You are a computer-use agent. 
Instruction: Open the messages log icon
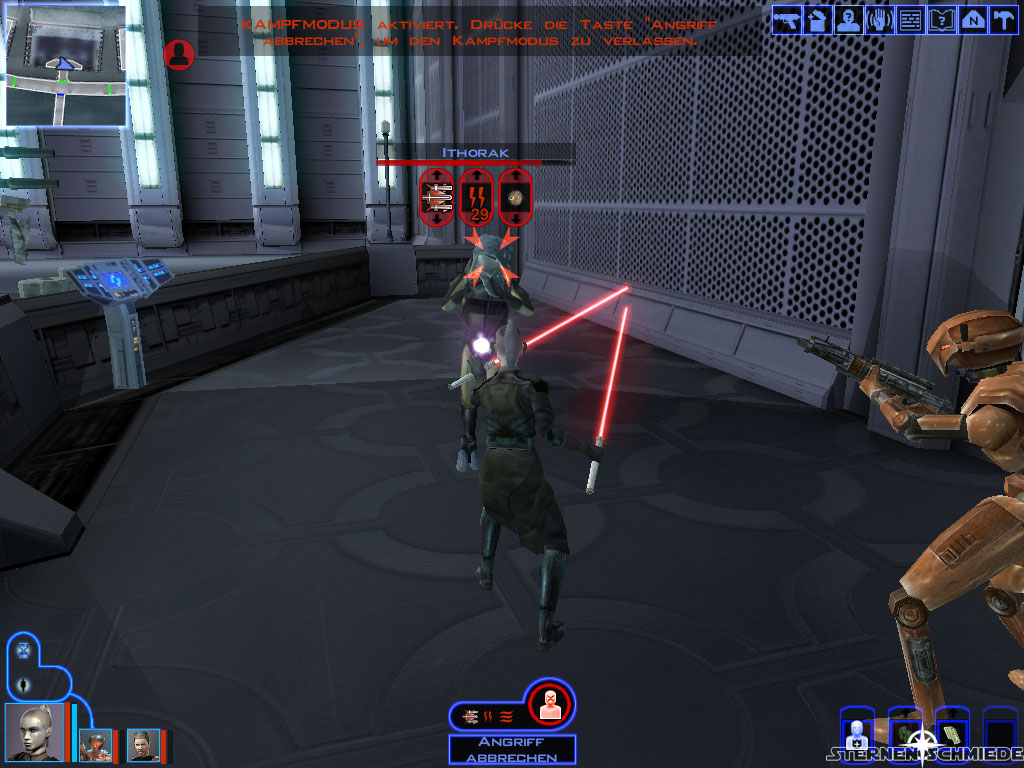[911, 19]
